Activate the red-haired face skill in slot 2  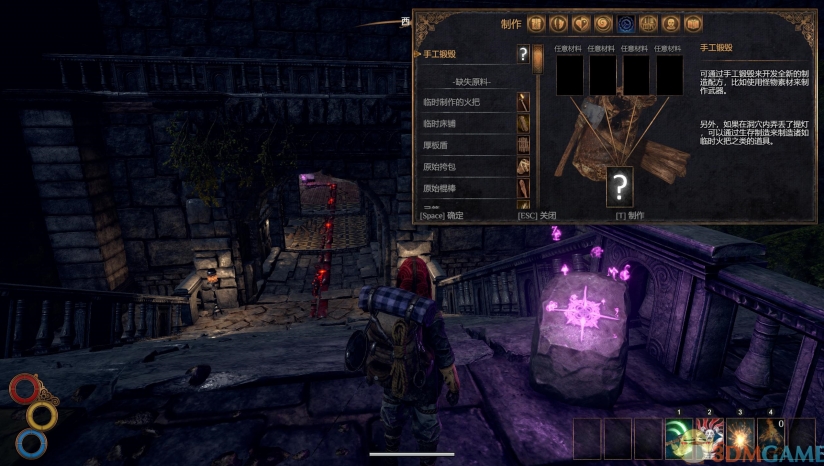click(x=709, y=438)
